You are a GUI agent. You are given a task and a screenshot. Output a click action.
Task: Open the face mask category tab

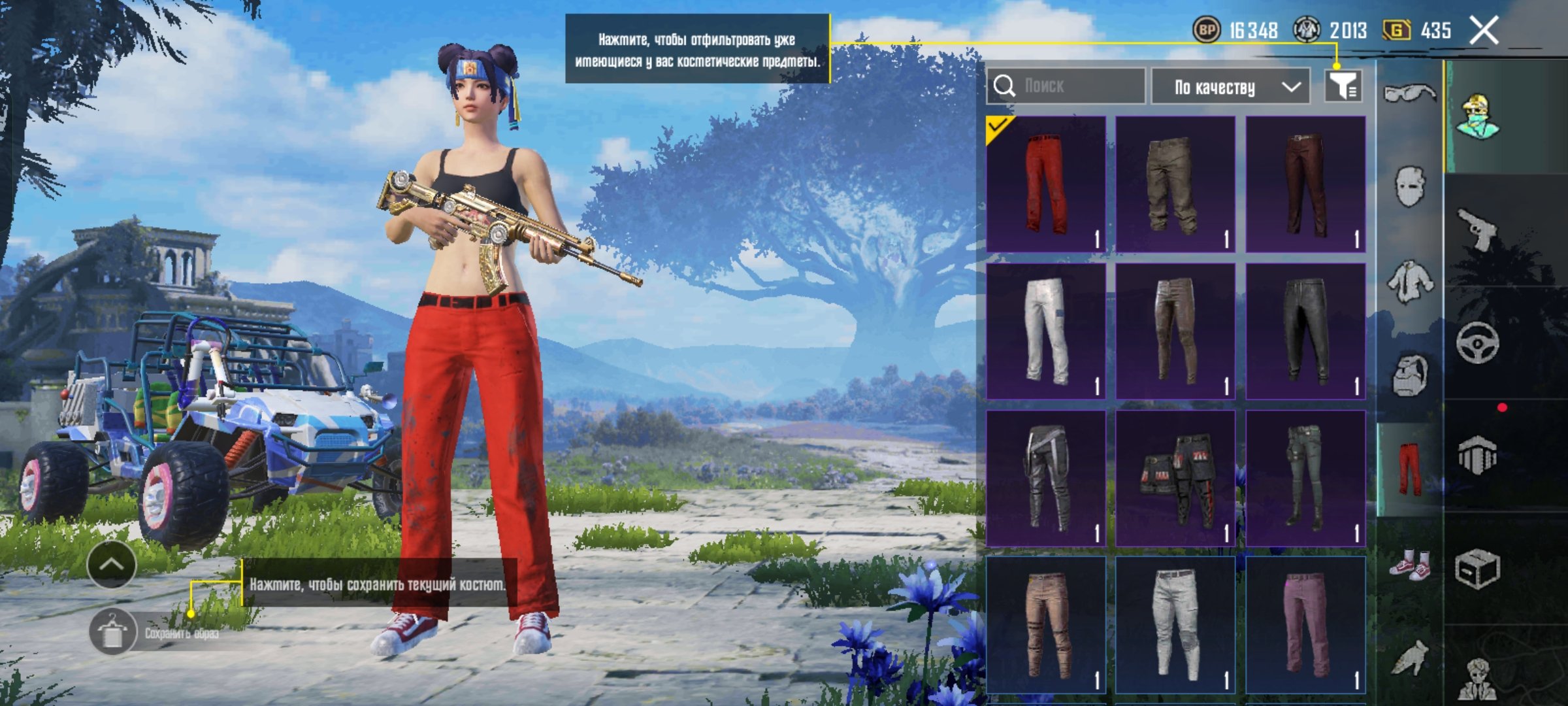point(1409,186)
